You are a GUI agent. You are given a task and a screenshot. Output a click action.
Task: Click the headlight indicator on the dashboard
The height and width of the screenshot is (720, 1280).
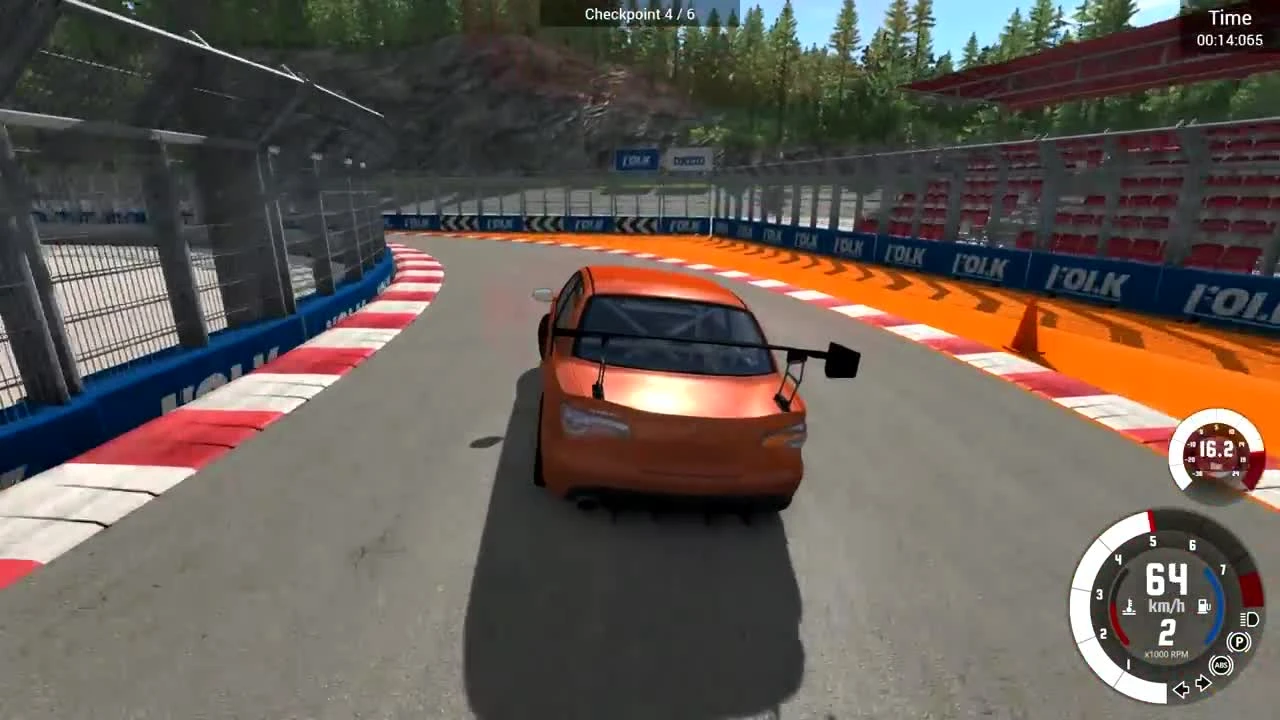point(1249,619)
